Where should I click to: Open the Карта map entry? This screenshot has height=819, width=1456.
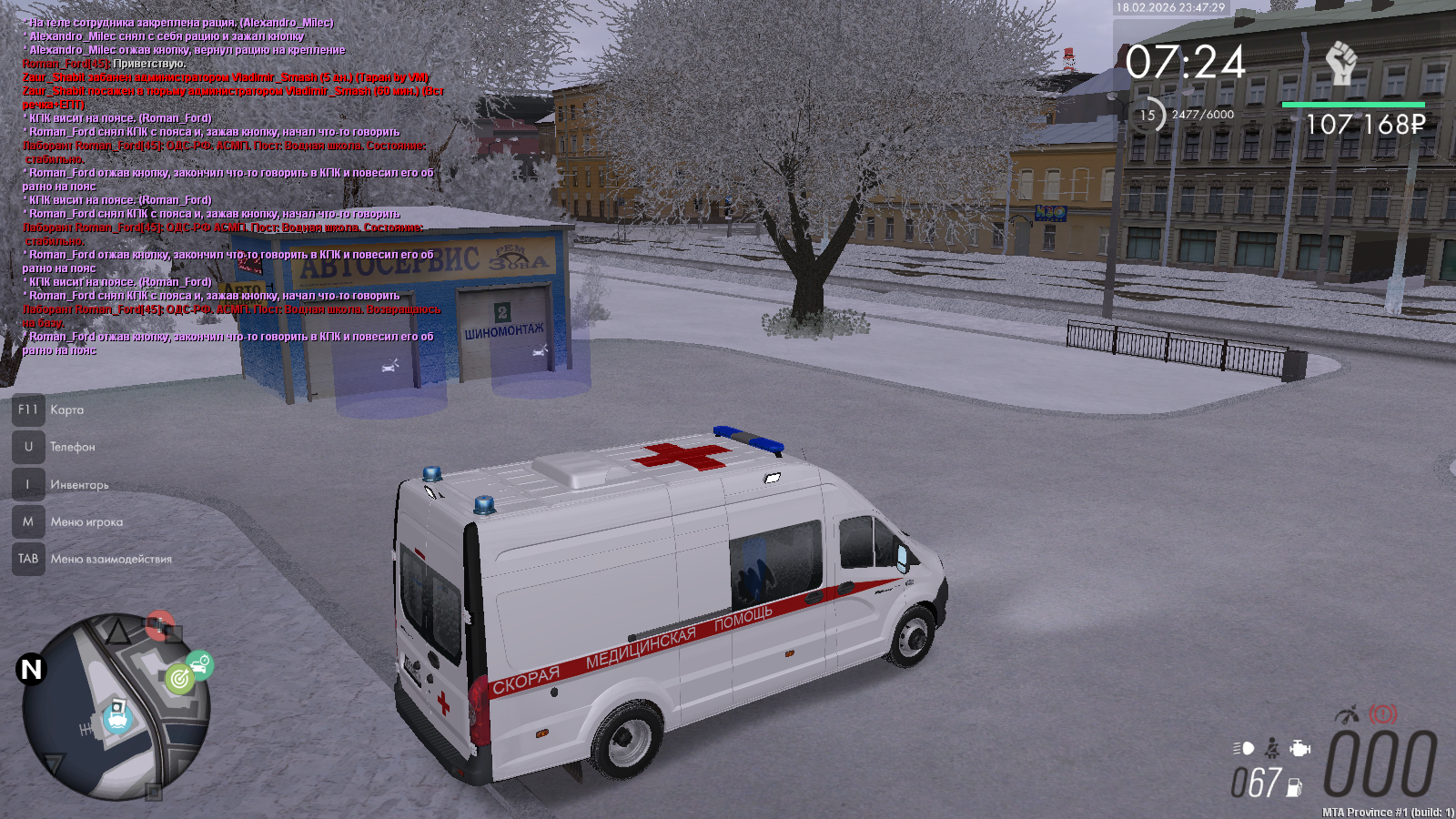[66, 410]
